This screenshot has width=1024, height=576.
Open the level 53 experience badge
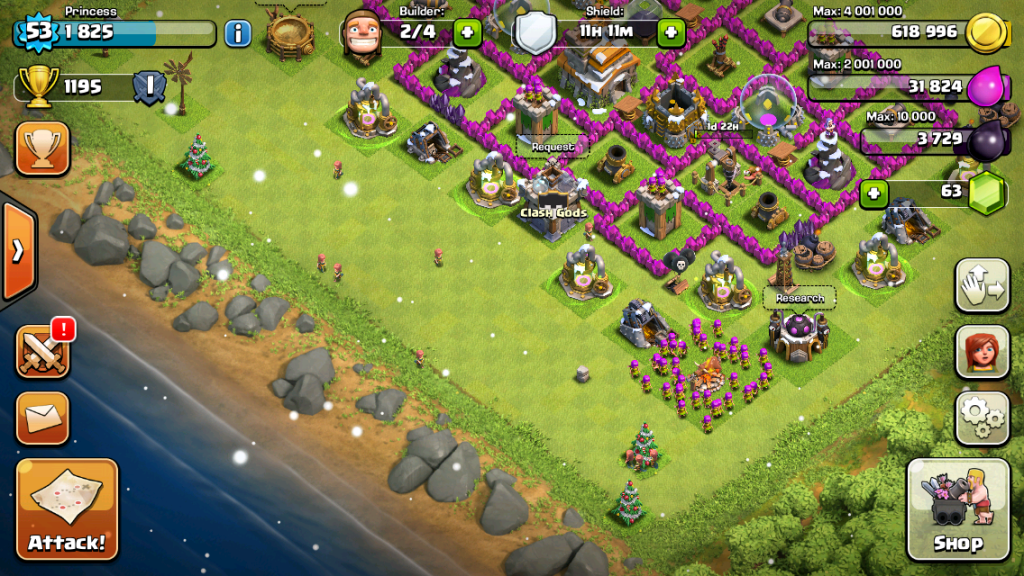pyautogui.click(x=36, y=32)
